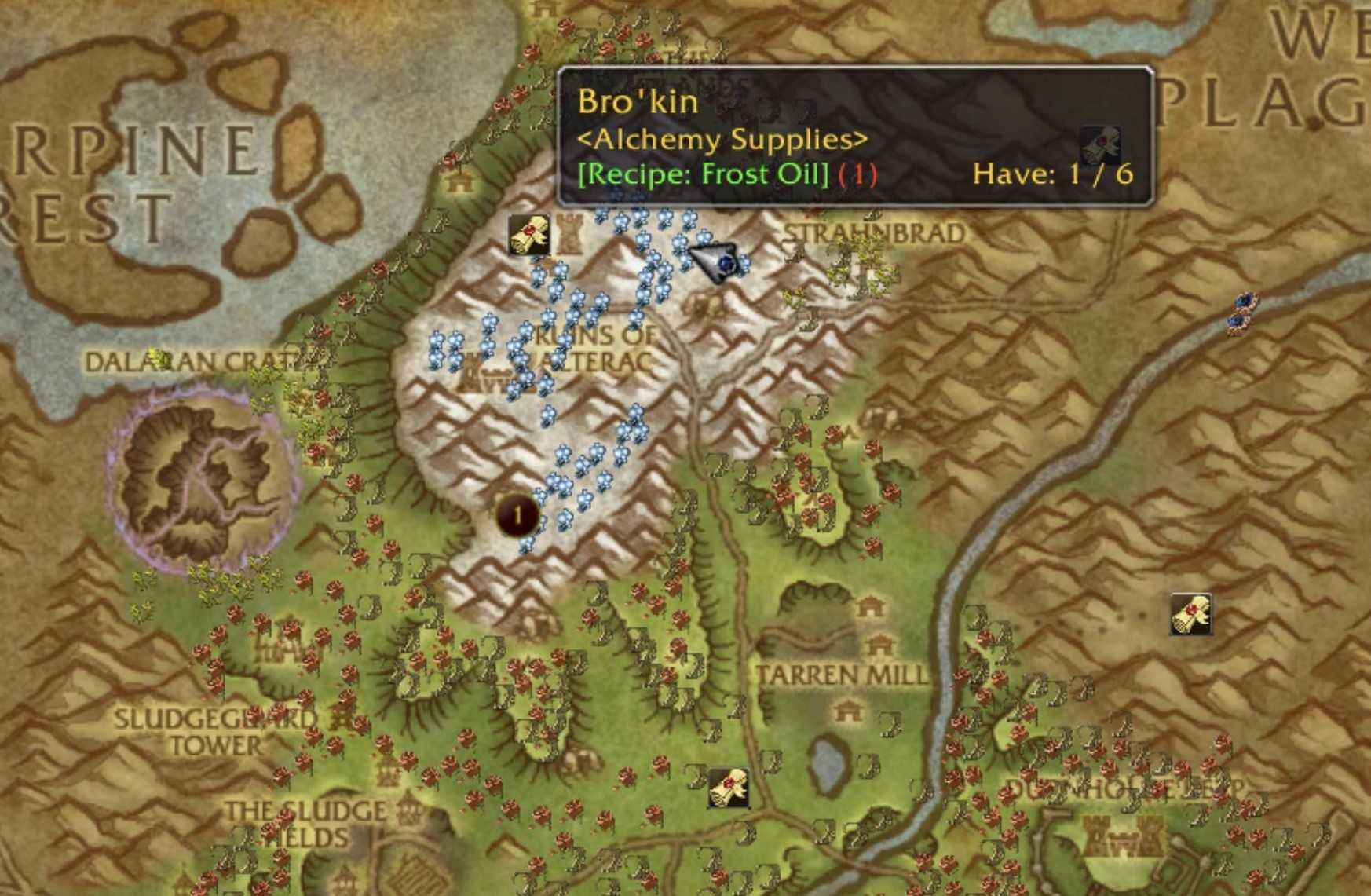Click the scroll vendor marker beside the snowy tower
Viewport: 1371px width, 896px height.
coord(528,235)
